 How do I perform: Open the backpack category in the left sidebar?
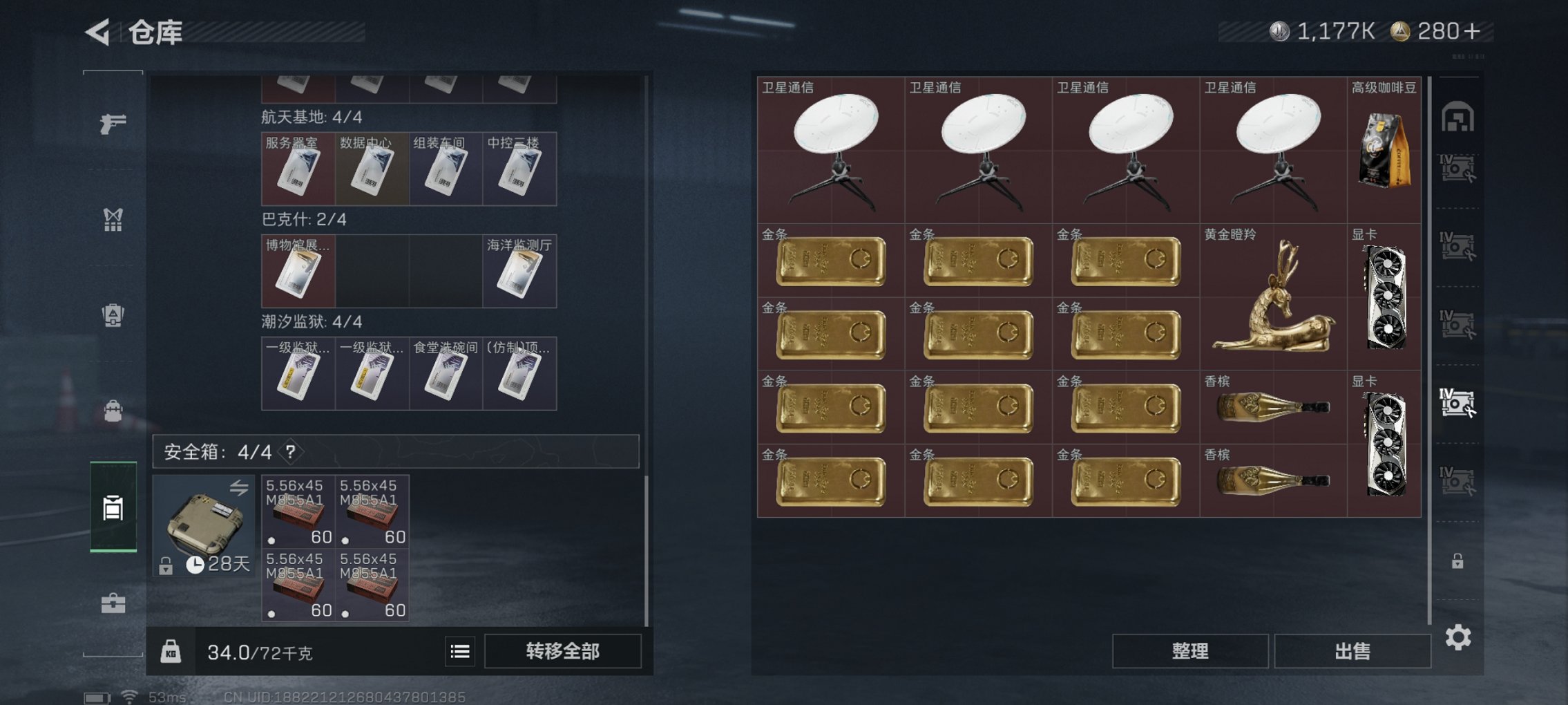(113, 410)
